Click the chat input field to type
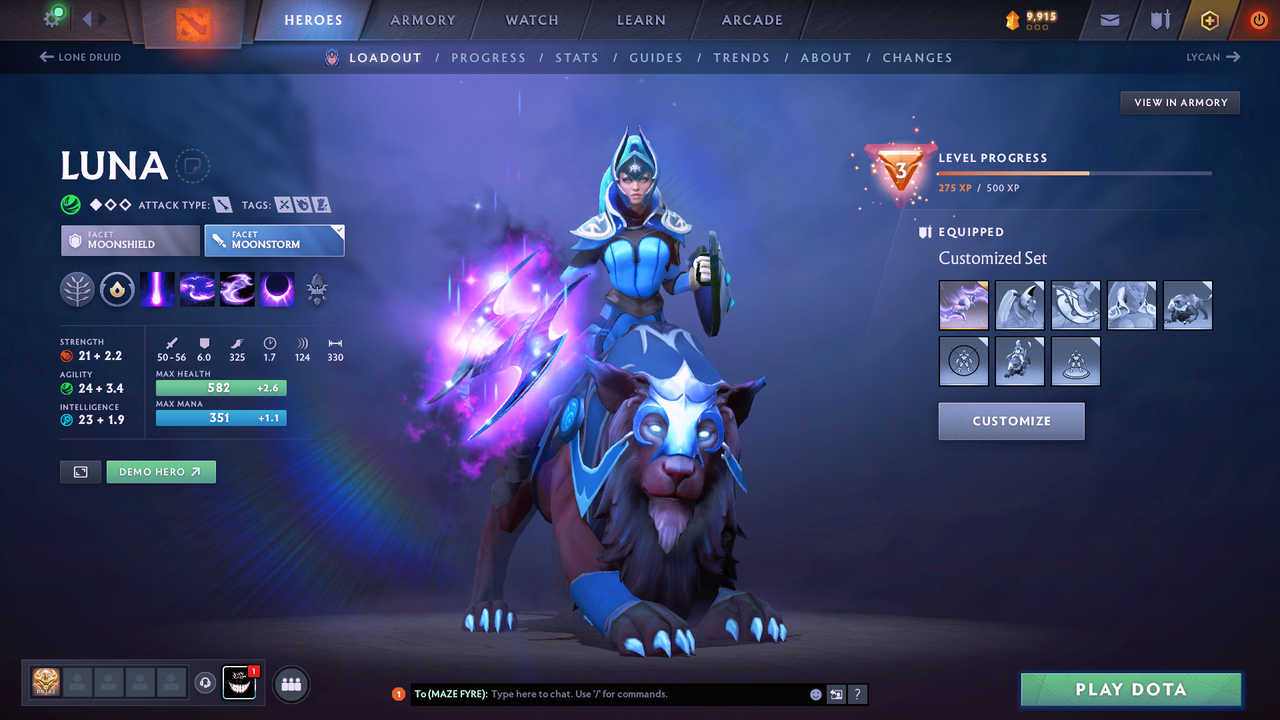1280x720 pixels. [600, 693]
